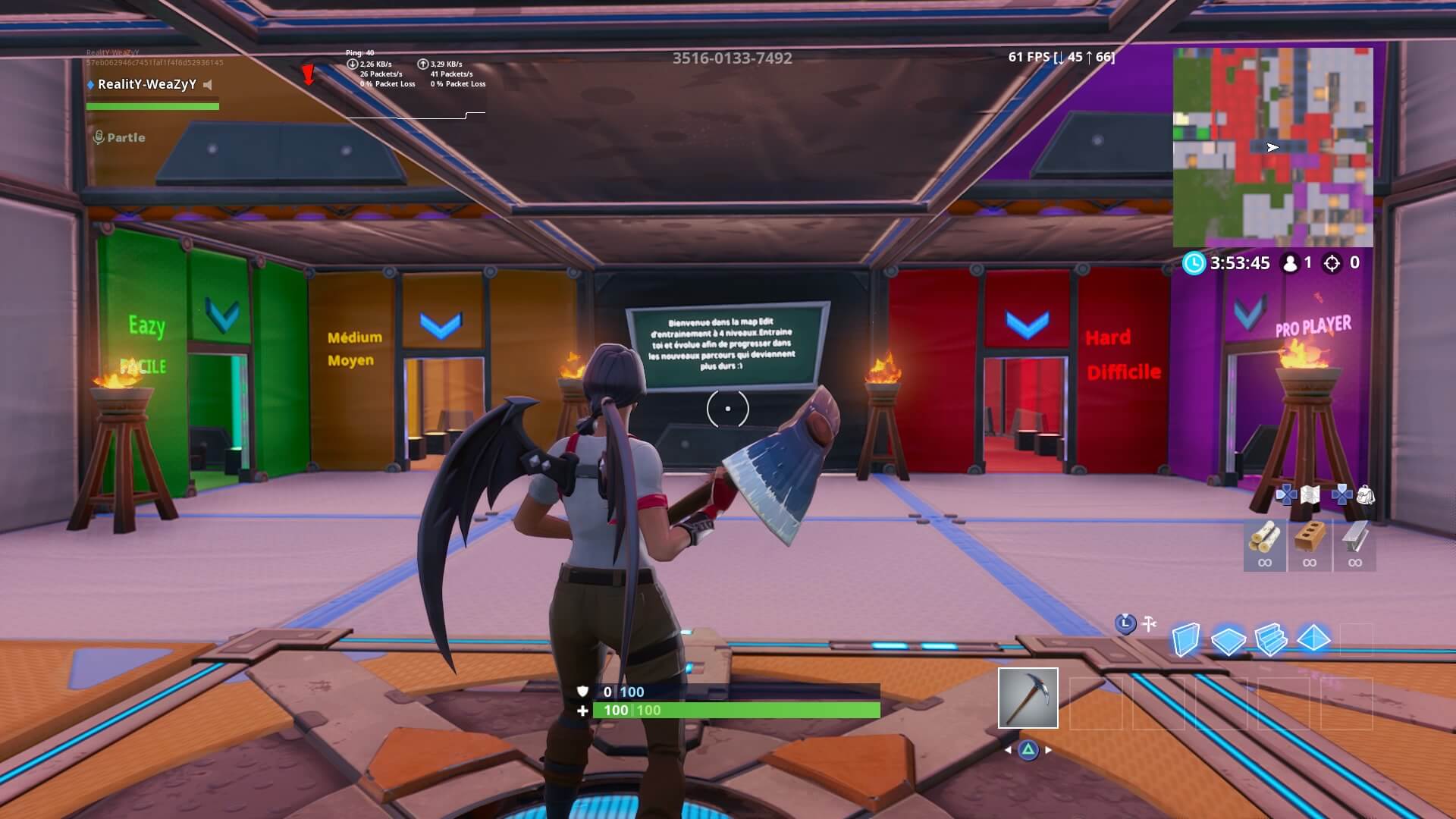Mute RealitY-WeaZyY's voice chat speaker icon
Screen dimensions: 1456x819
click(206, 86)
